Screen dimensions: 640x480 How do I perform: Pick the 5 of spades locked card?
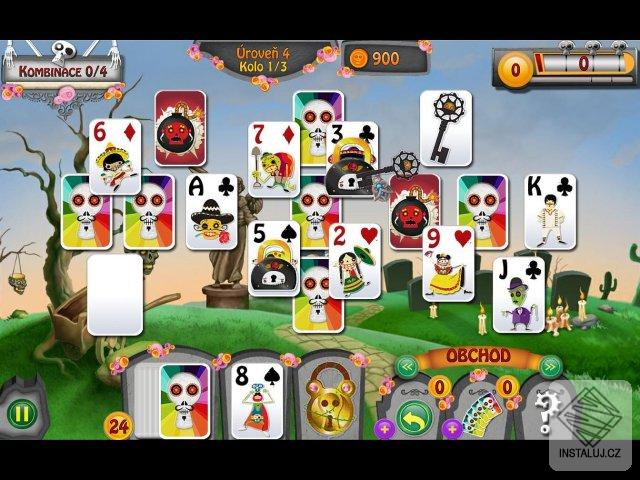click(x=273, y=258)
